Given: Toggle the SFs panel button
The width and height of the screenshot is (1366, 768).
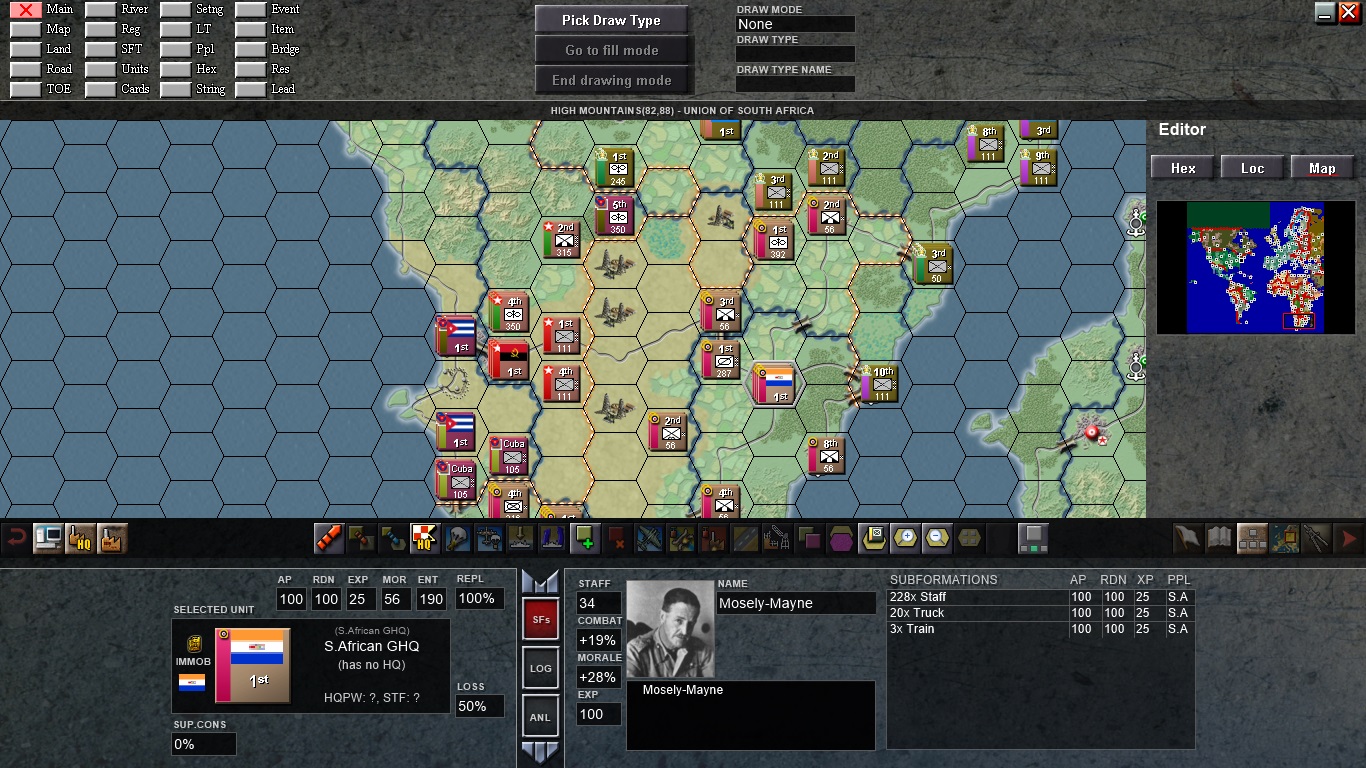Looking at the screenshot, I should [x=540, y=619].
